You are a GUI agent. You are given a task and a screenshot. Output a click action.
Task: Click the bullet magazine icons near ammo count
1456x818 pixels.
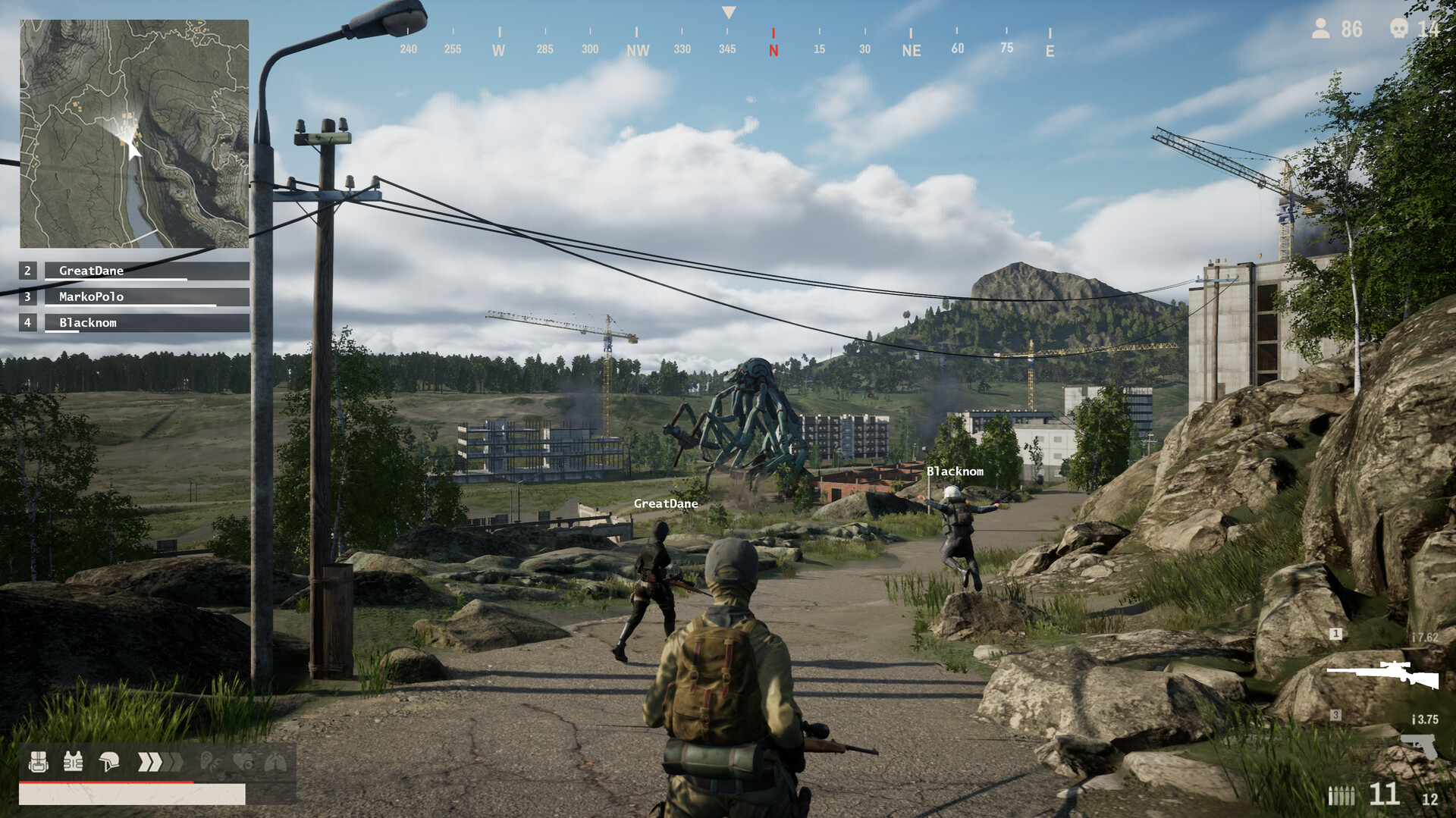[x=1341, y=796]
